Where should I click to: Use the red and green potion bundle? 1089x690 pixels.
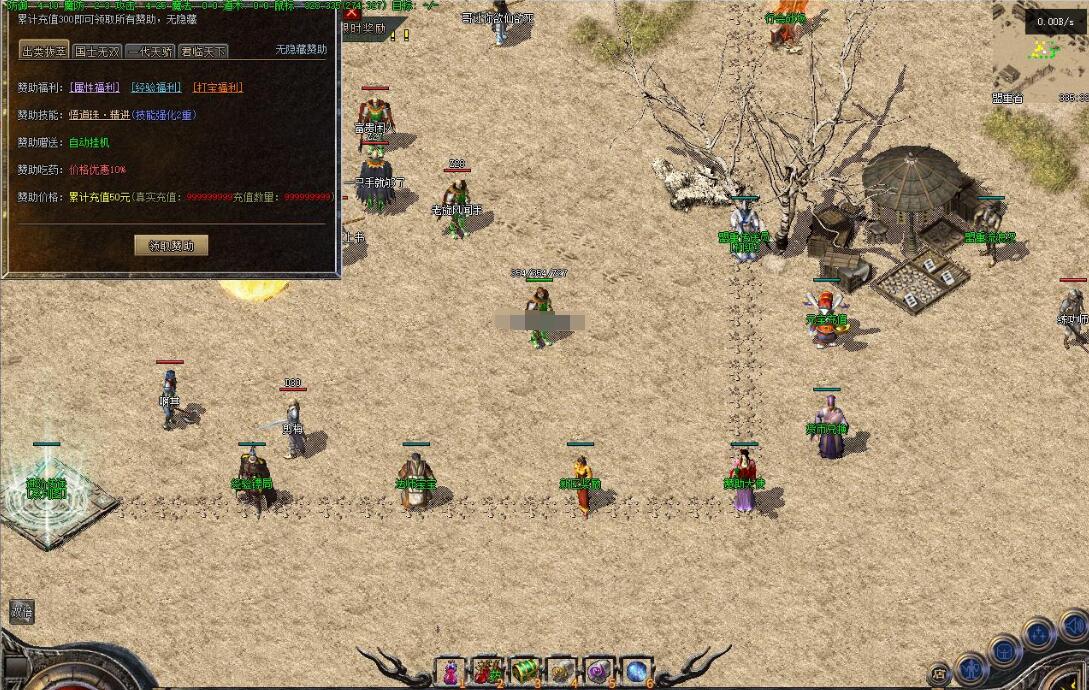click(487, 671)
